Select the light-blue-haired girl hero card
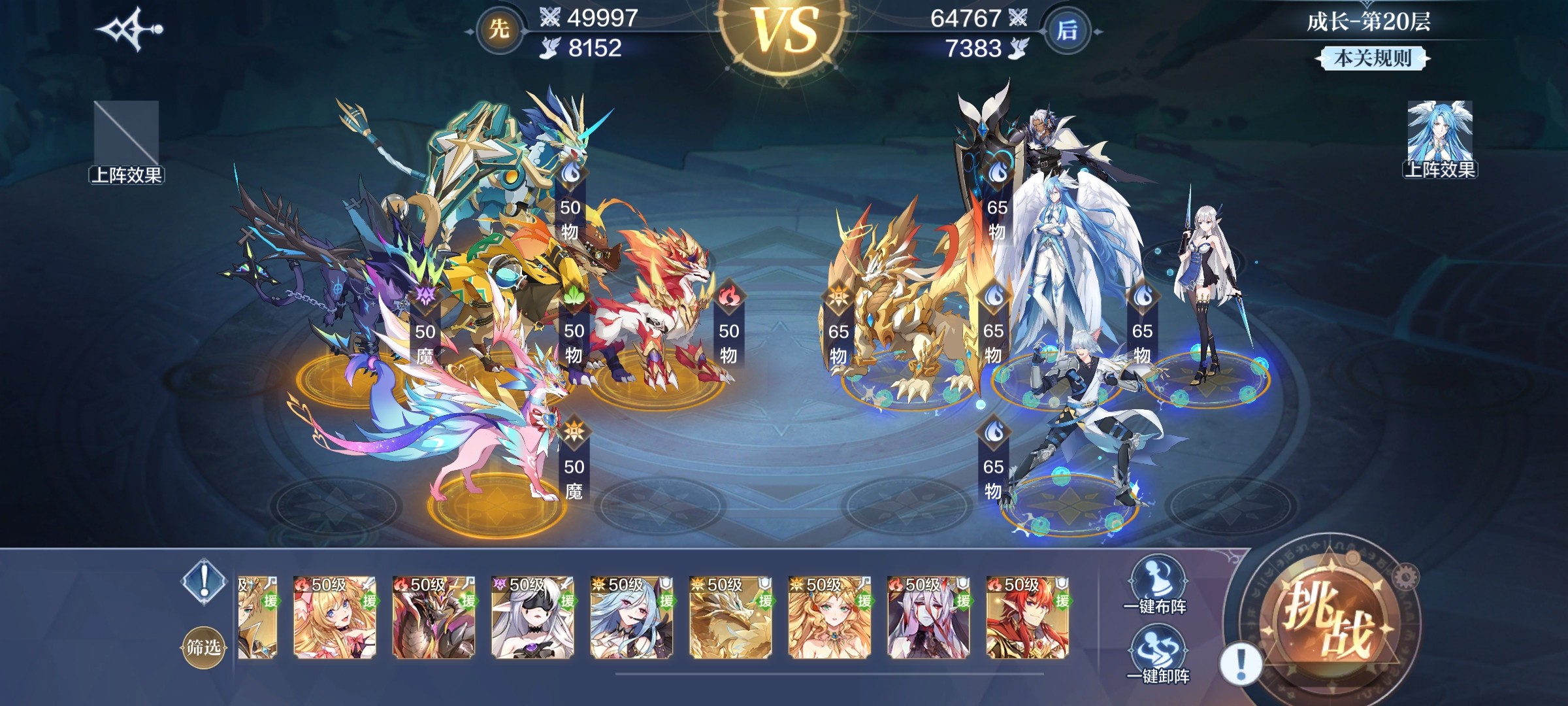This screenshot has height=706, width=1568. pos(632,618)
